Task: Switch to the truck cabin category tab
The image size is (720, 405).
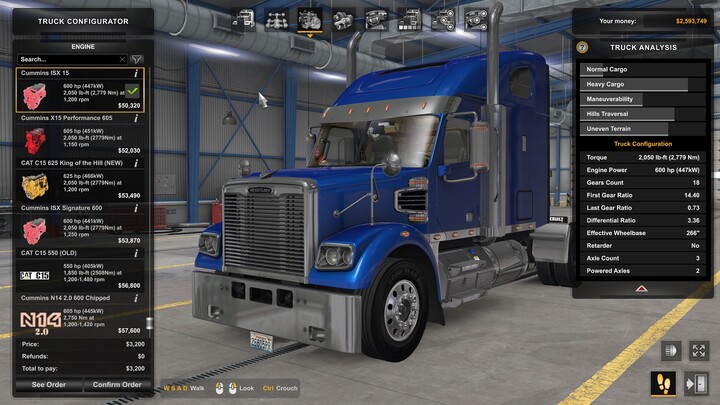Action: point(243,19)
